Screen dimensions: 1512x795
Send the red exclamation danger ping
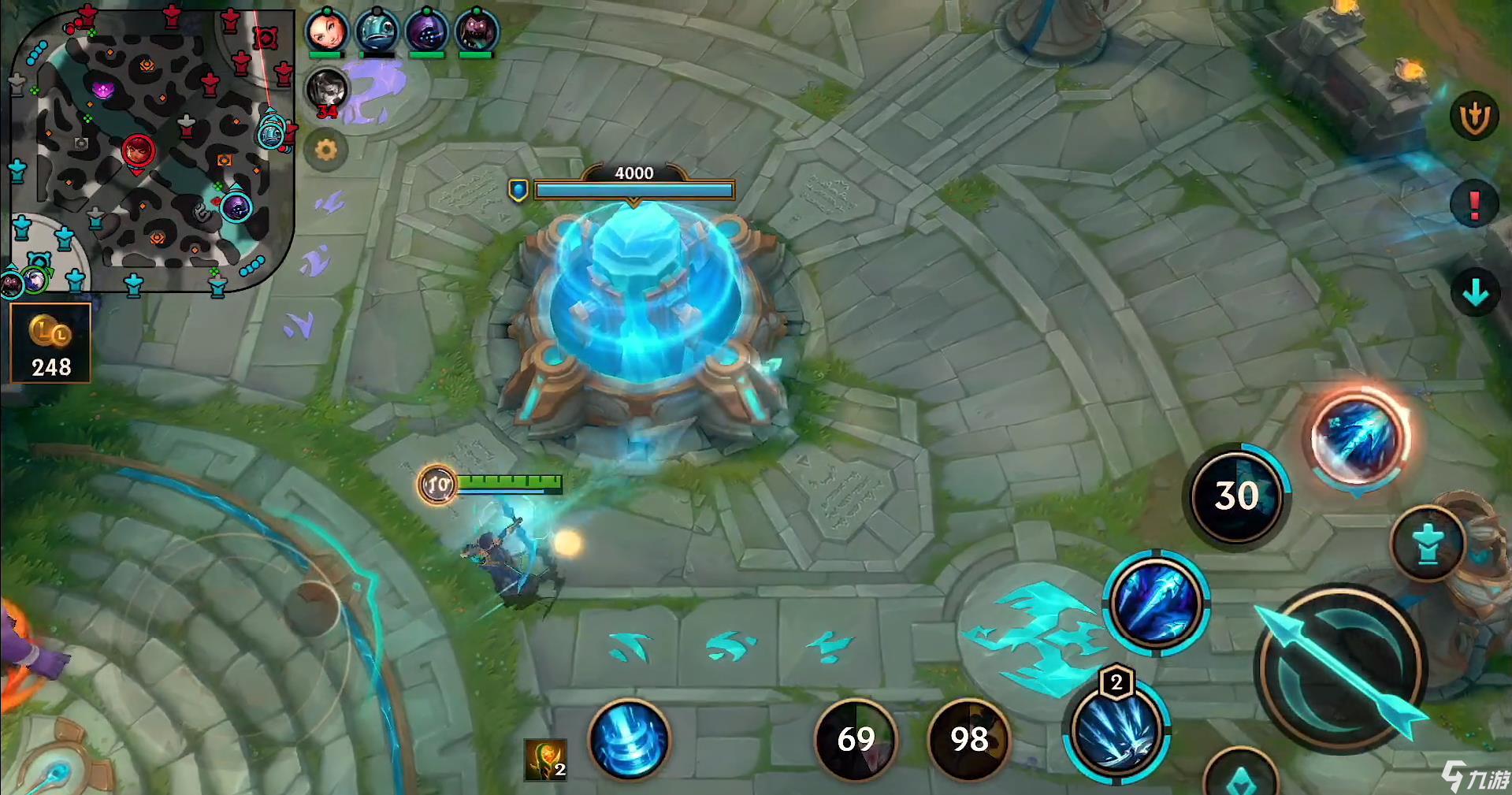point(1474,205)
